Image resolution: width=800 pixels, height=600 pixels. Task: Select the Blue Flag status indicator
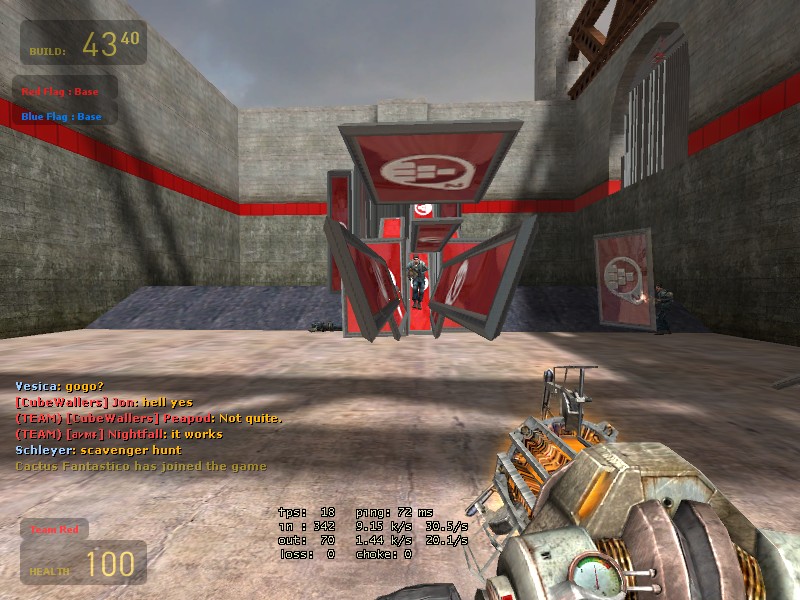click(62, 116)
